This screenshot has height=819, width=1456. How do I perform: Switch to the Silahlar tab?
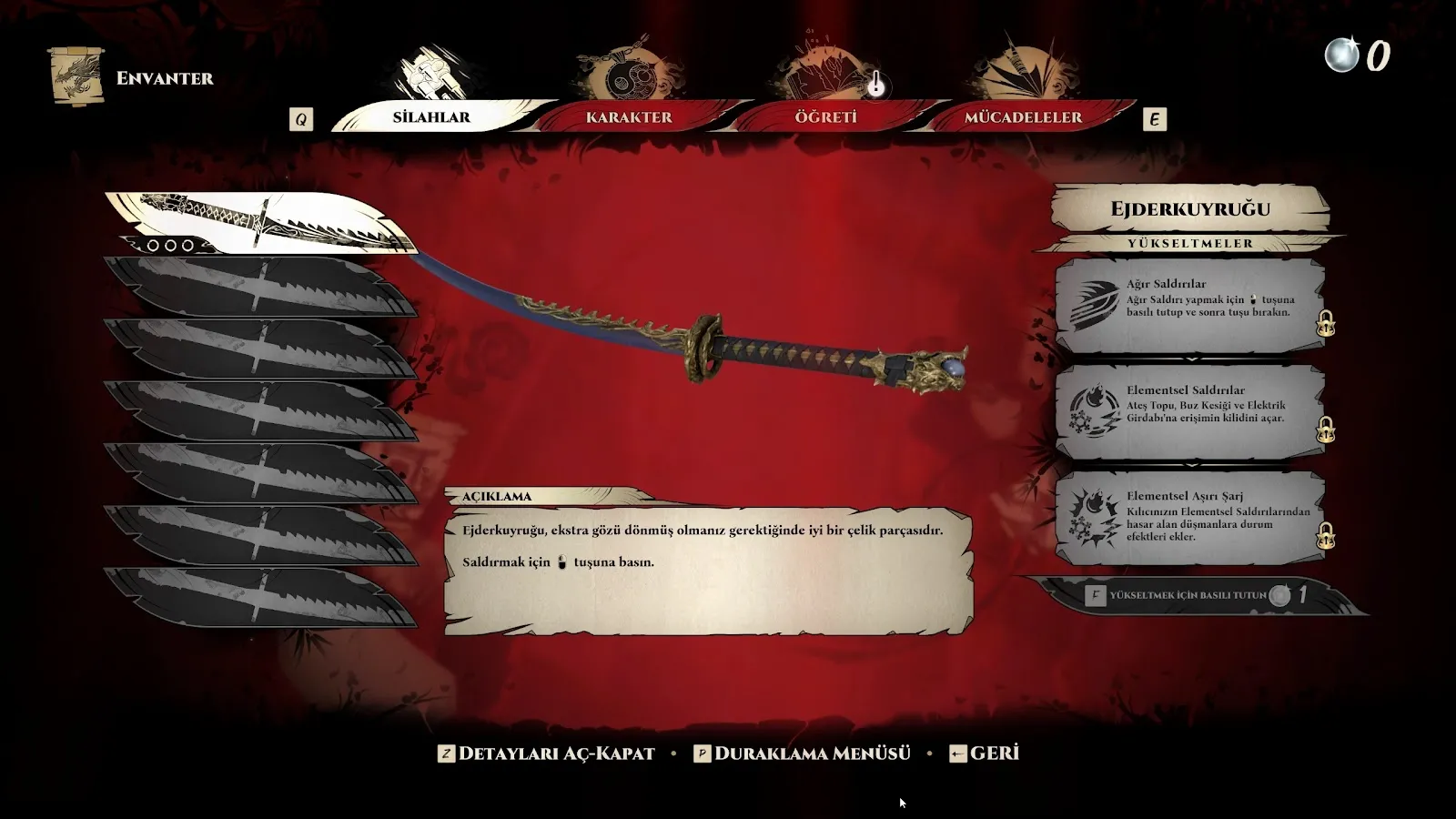click(x=431, y=117)
